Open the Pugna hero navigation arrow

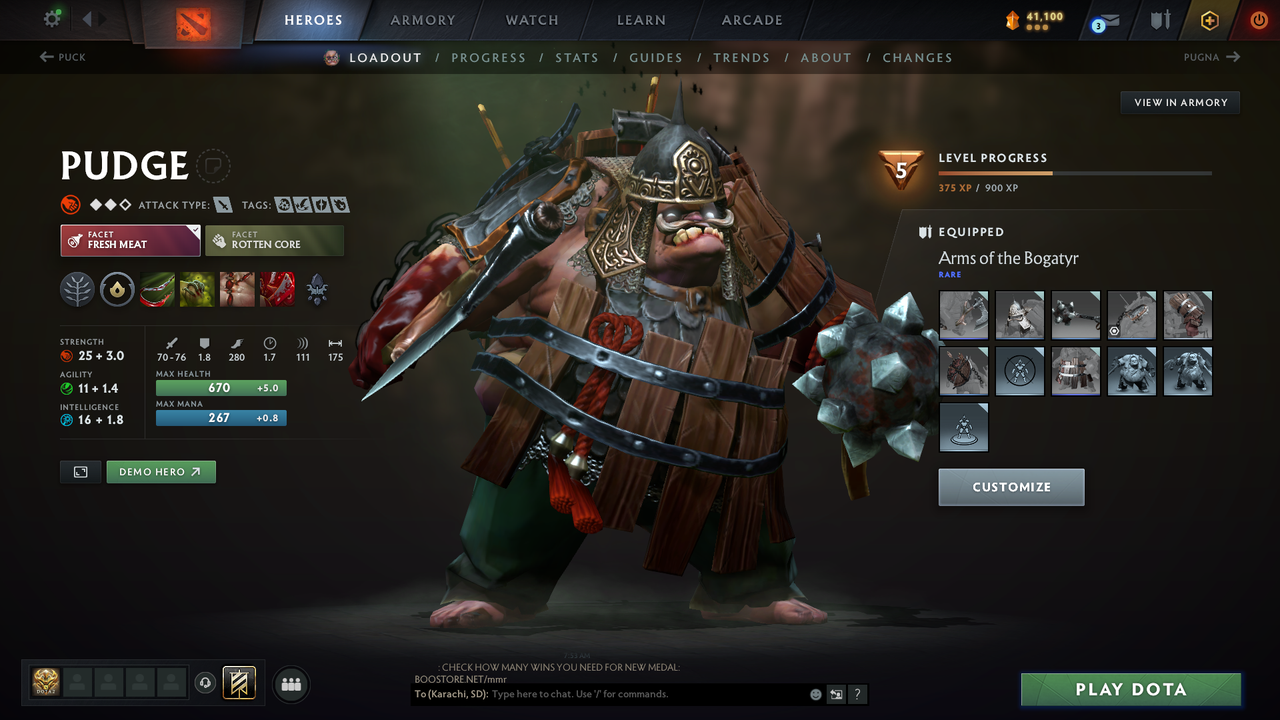pyautogui.click(x=1233, y=57)
